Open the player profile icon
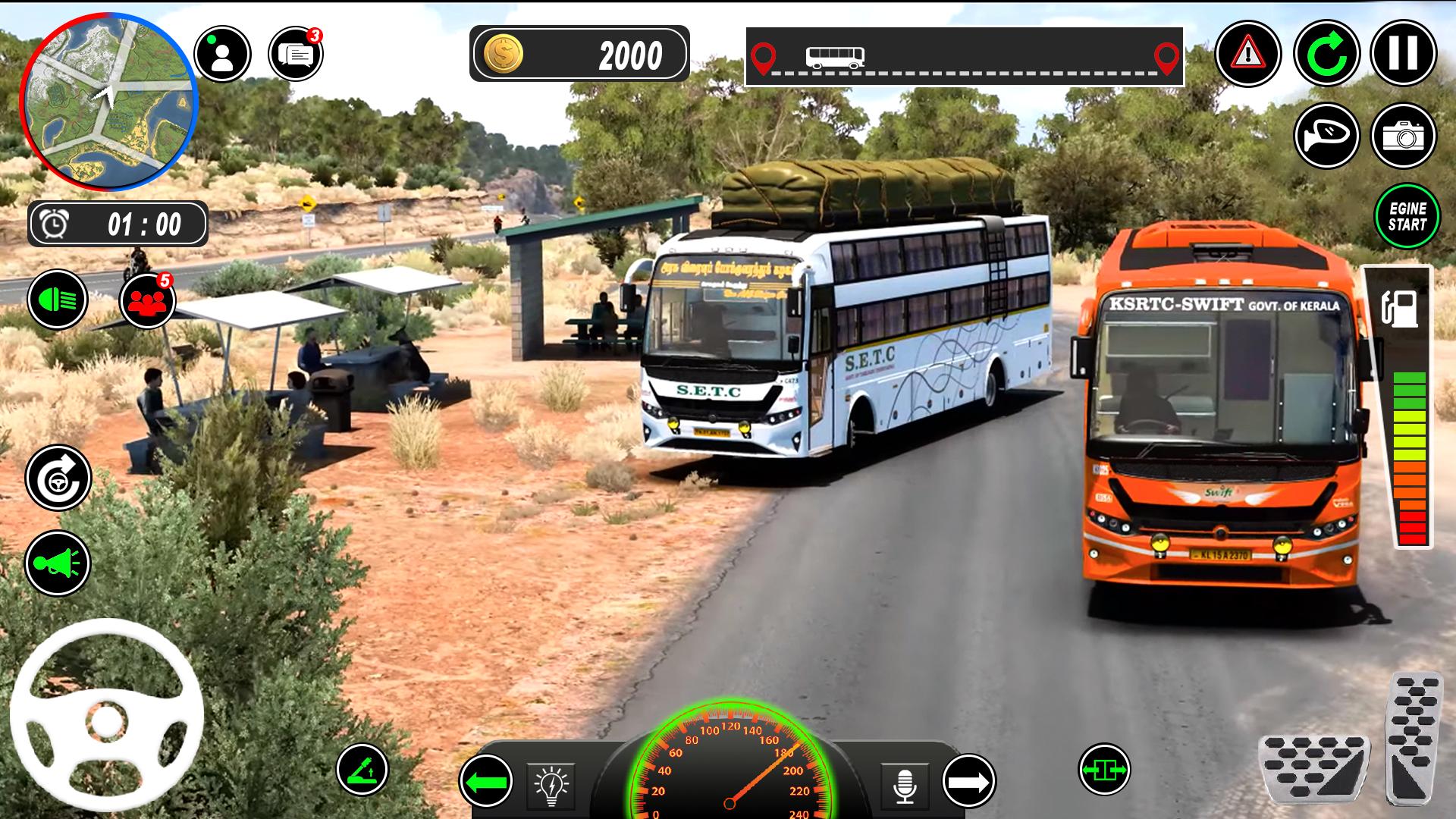Screen dimensions: 1456x819 tap(222, 54)
